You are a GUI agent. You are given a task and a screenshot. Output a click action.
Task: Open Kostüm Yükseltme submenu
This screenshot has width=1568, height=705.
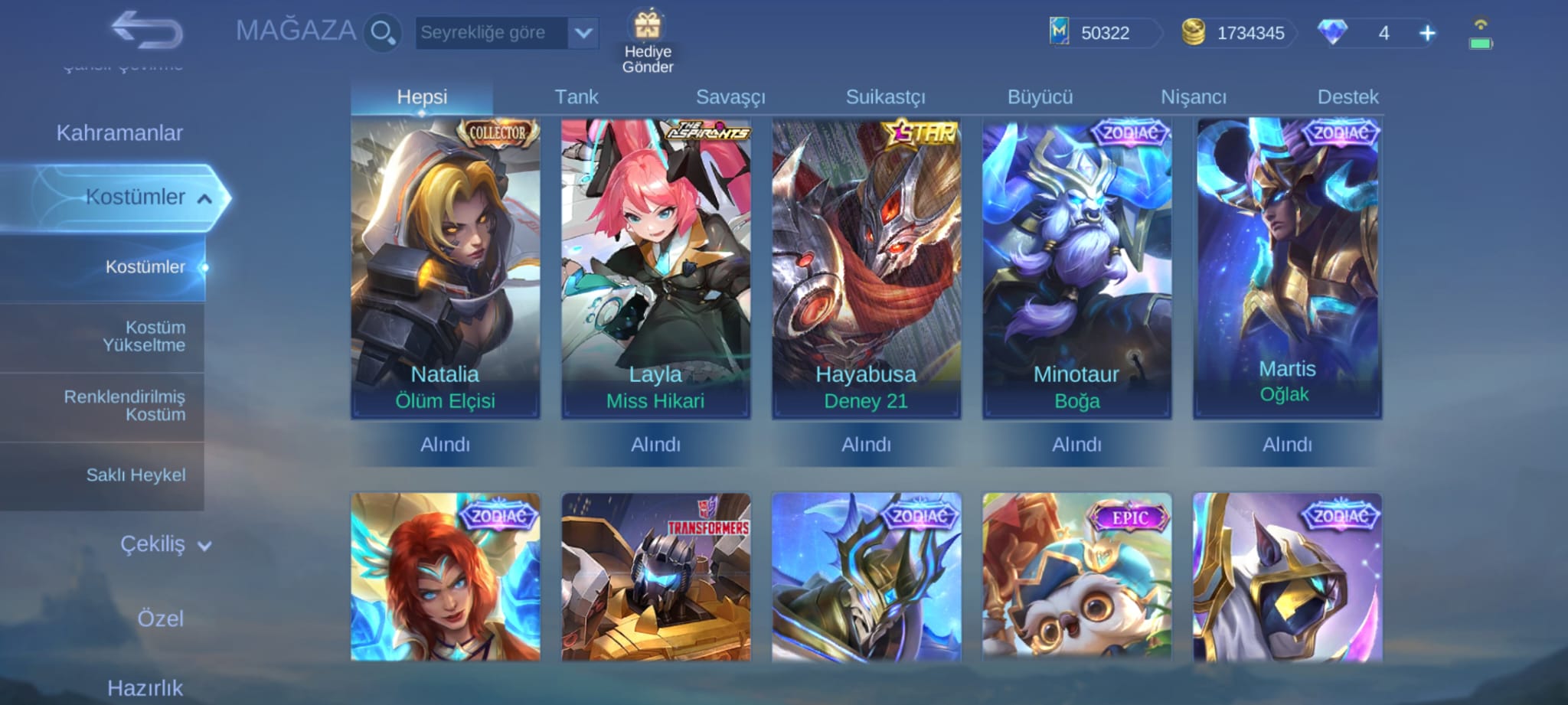pyautogui.click(x=145, y=336)
